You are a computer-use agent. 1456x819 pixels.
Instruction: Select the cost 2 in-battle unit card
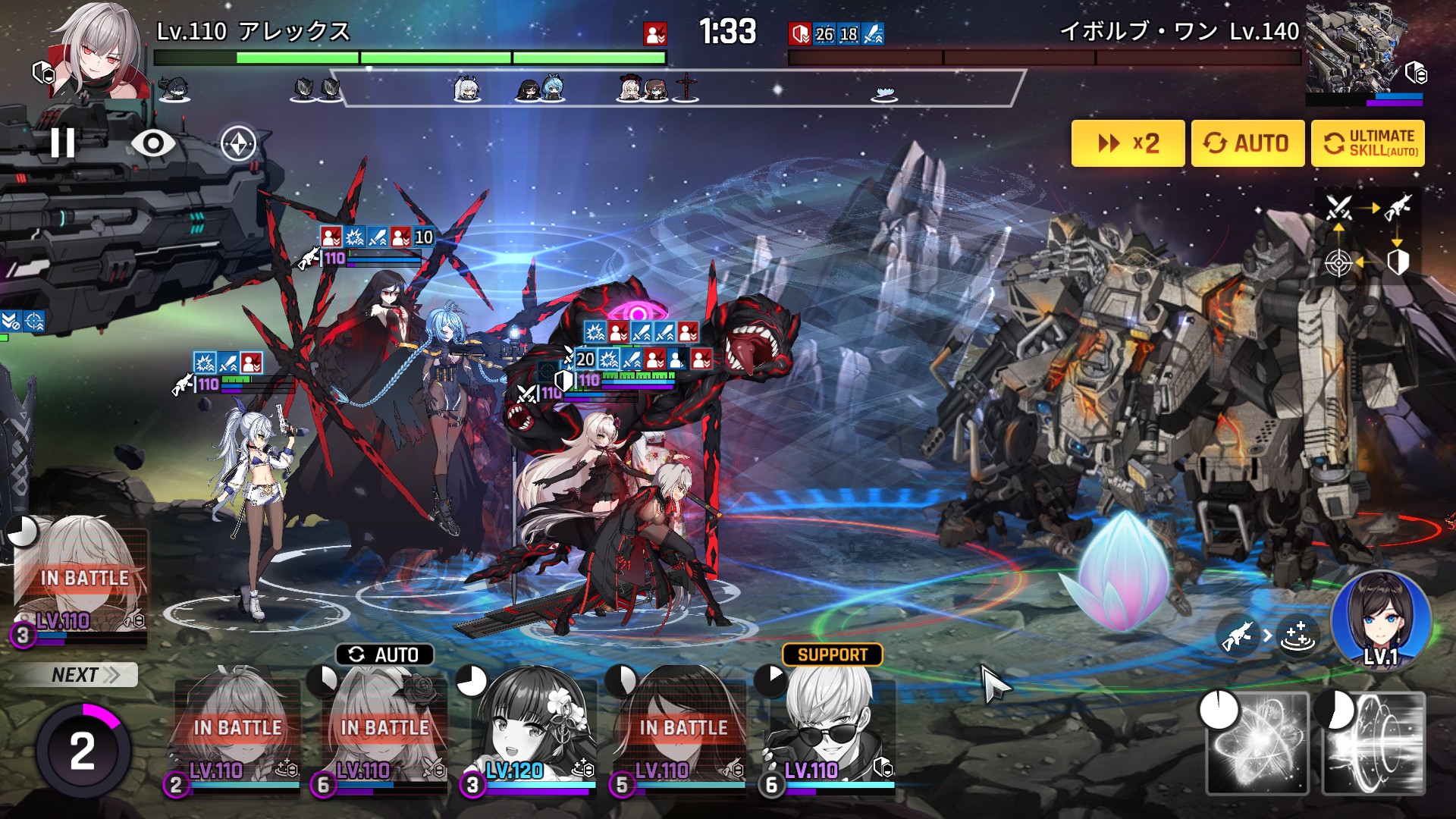point(237,728)
